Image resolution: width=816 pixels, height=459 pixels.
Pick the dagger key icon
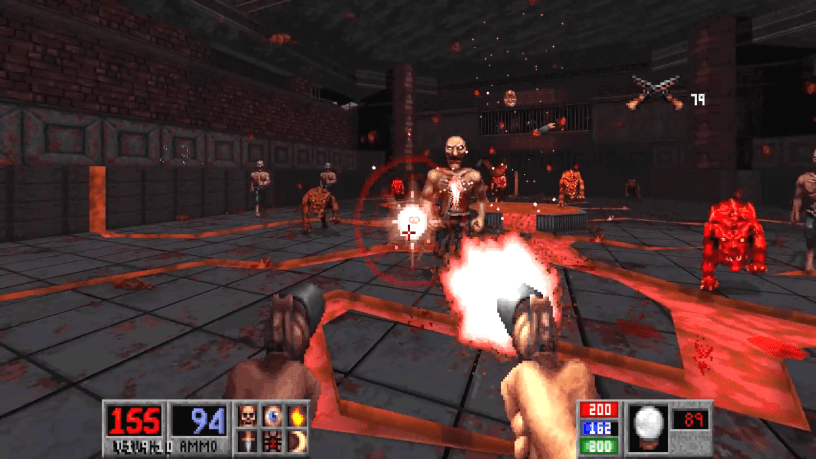[247, 441]
